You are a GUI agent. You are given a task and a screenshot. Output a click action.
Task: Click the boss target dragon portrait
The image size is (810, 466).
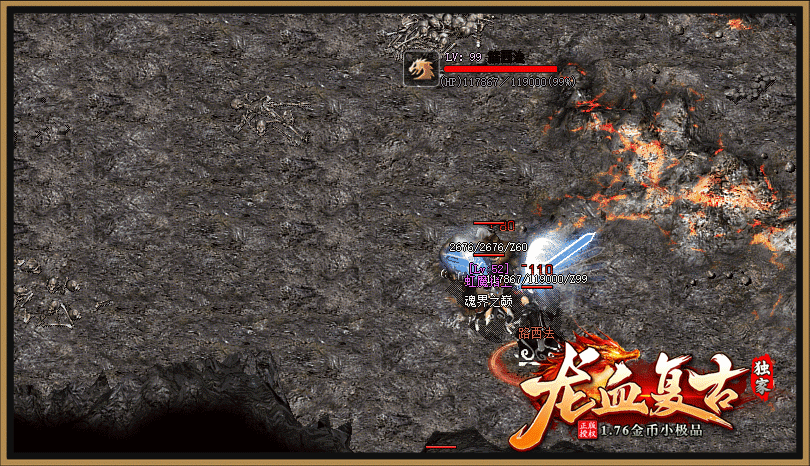click(420, 69)
